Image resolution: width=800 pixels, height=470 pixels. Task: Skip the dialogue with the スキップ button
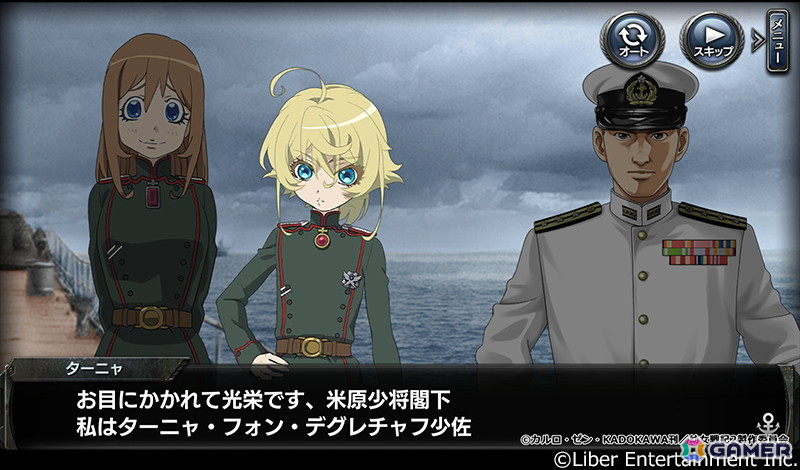711,40
